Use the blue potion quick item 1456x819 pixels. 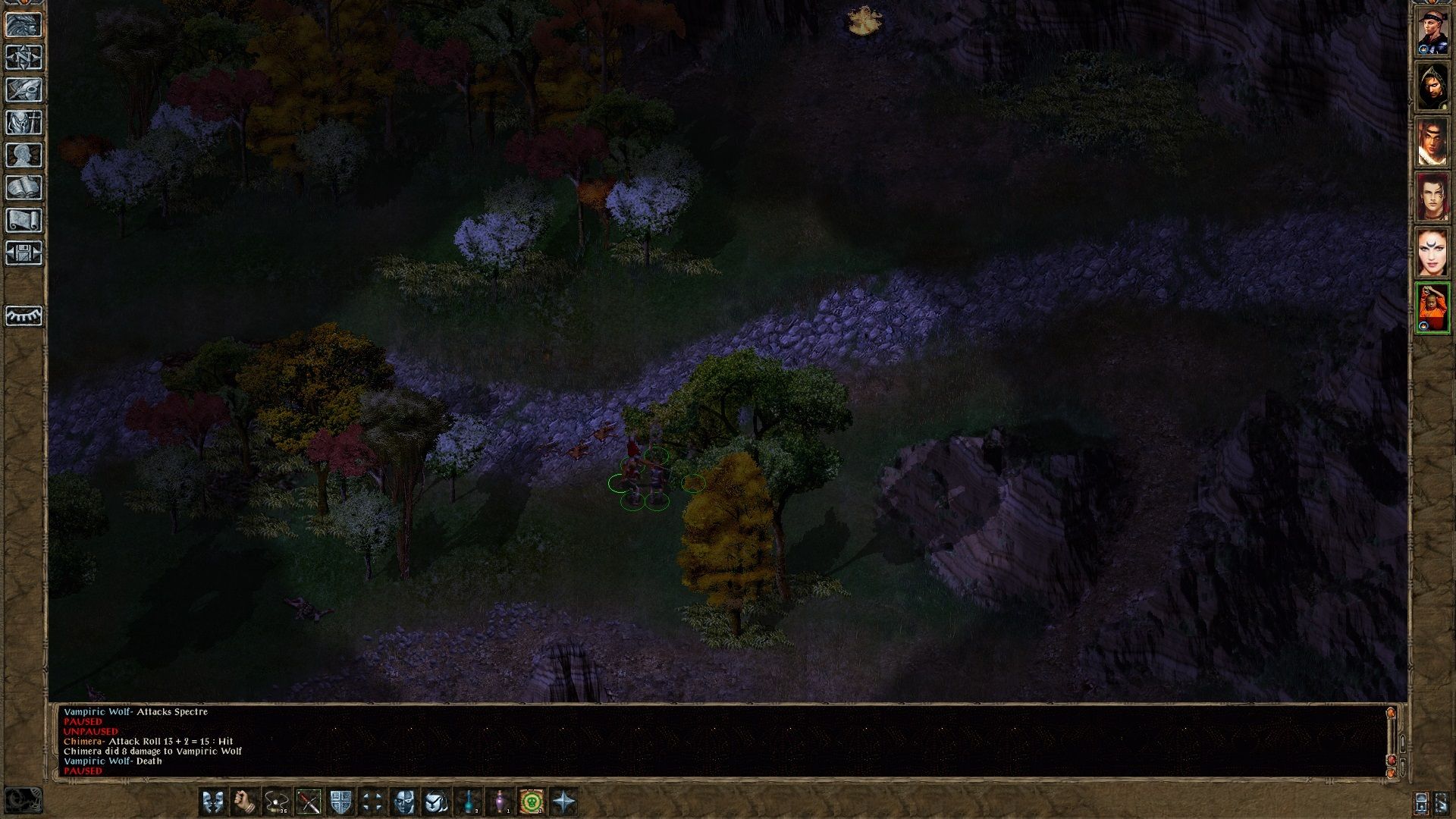click(468, 802)
